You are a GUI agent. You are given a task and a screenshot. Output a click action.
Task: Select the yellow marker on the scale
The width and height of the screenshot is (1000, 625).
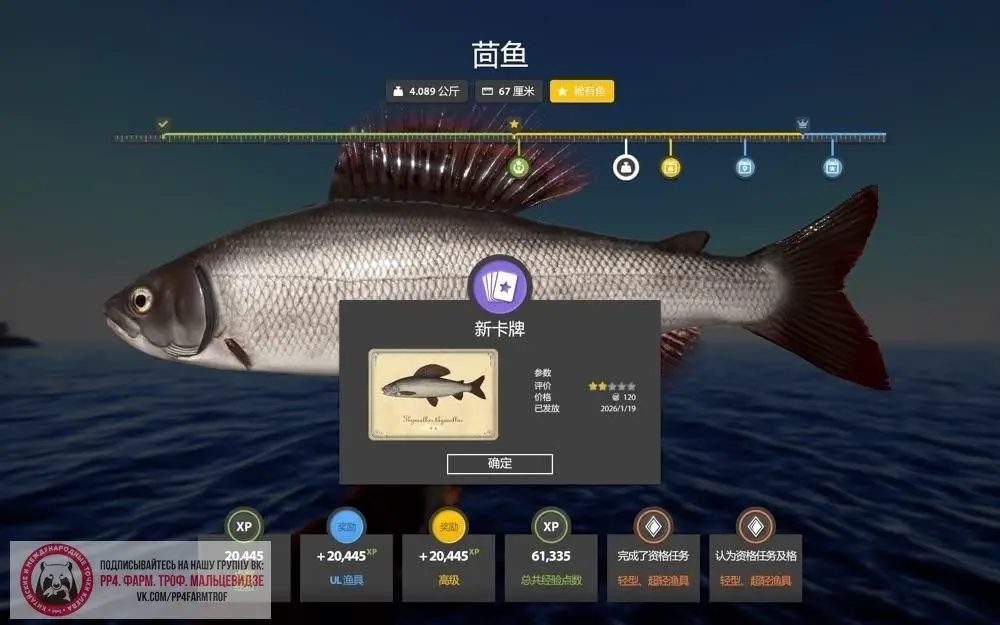670,167
